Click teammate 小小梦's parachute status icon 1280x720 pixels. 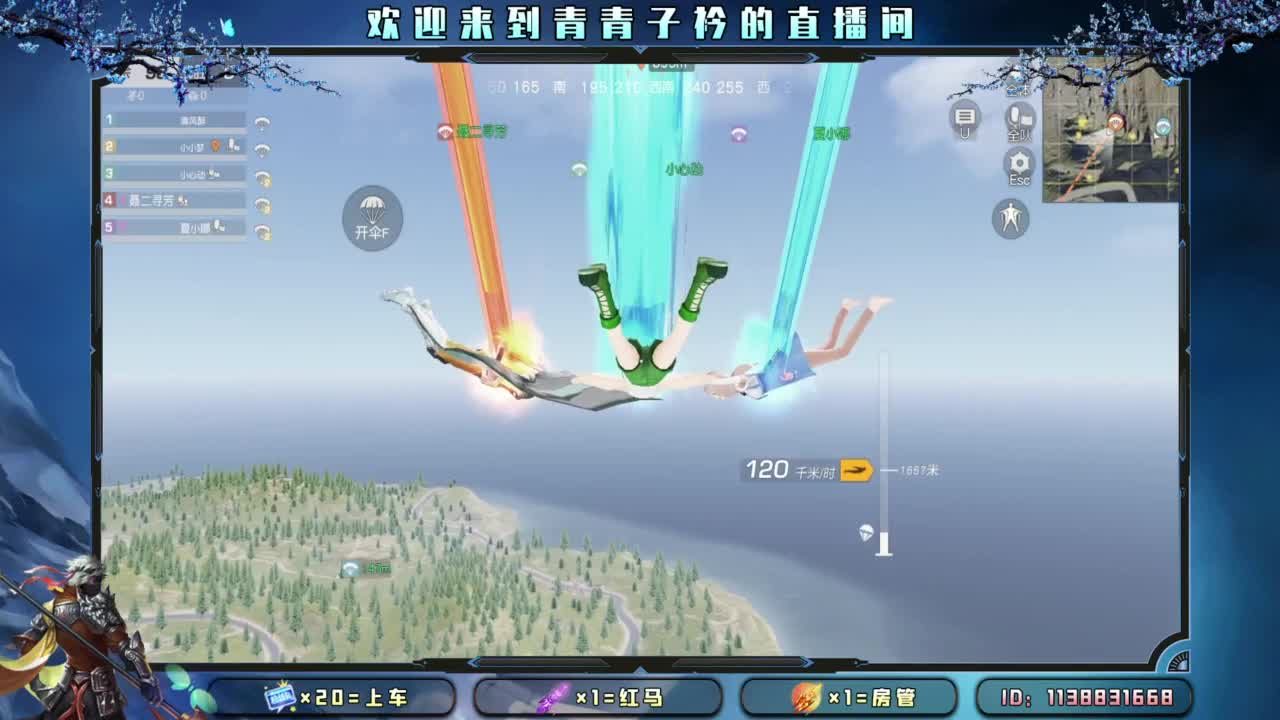[x=261, y=151]
